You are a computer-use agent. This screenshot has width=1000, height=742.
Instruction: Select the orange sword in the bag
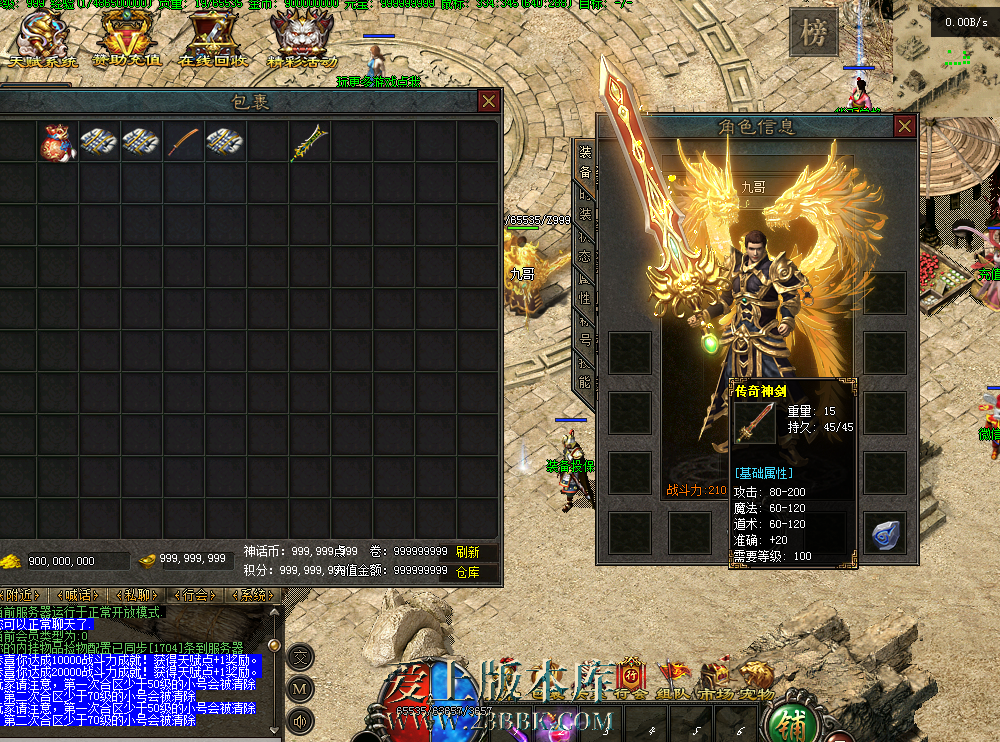[x=184, y=143]
